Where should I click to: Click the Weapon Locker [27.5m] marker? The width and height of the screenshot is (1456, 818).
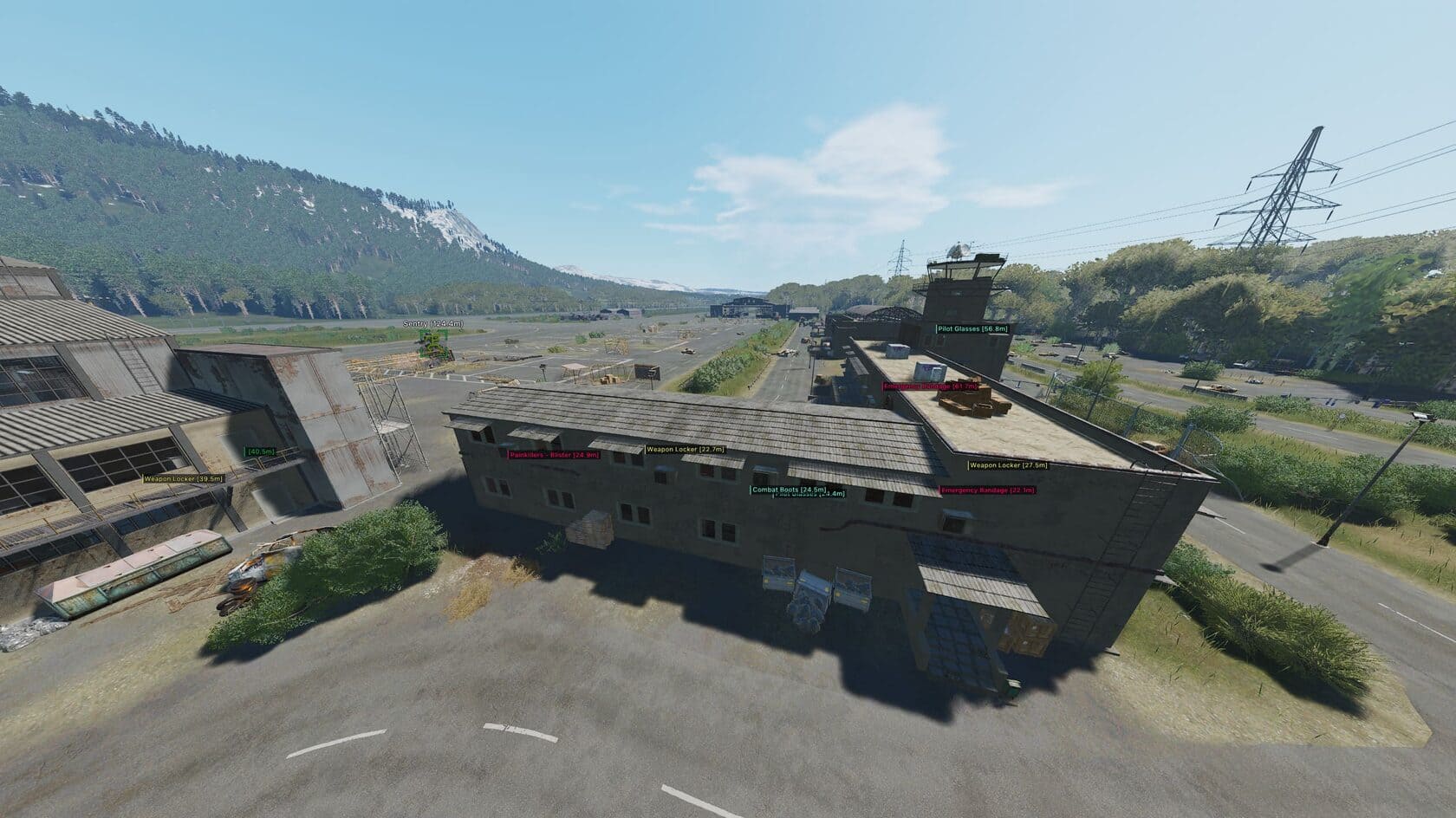1009,465
